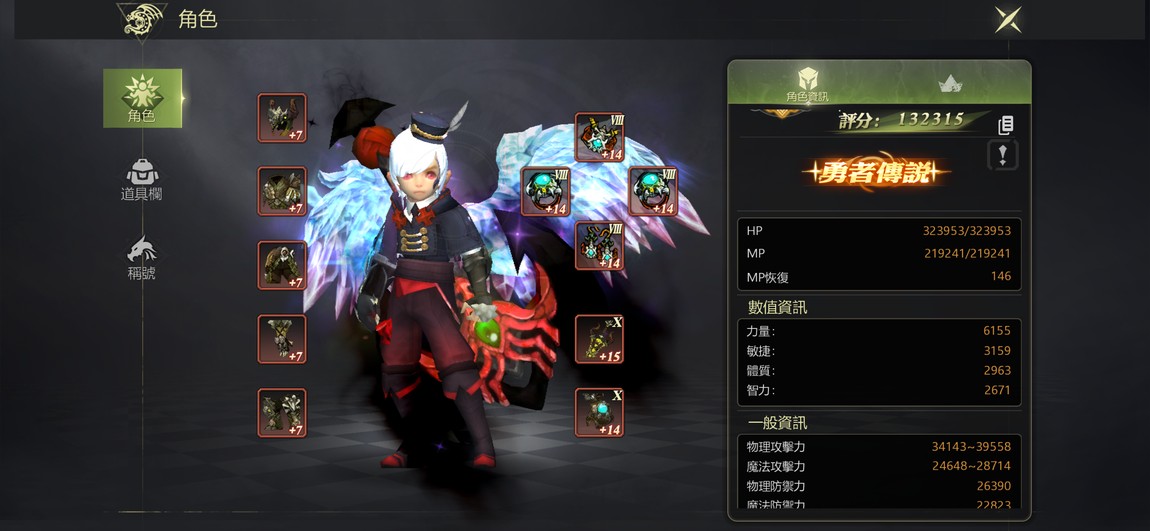Select the +7 helmet equipment slot
The width and height of the screenshot is (1150, 531).
(282, 118)
